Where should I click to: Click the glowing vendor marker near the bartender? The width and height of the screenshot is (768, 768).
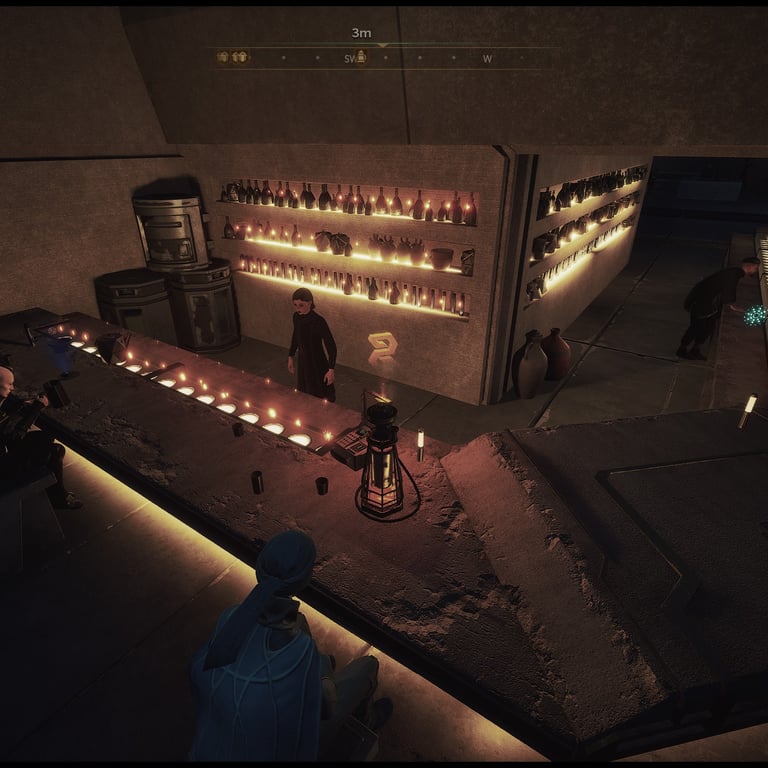382,348
